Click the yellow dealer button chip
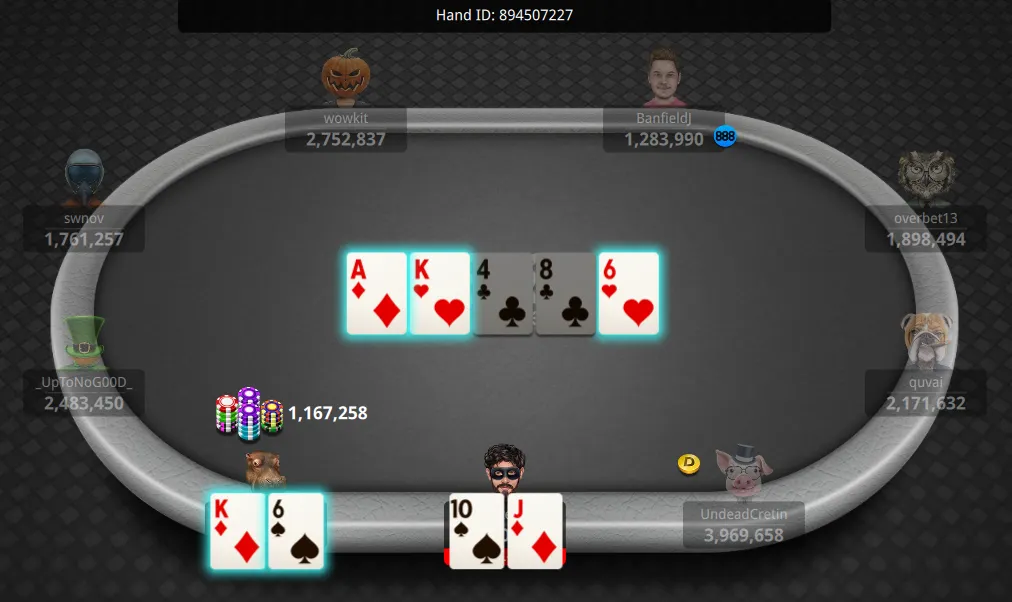The image size is (1012, 602). point(688,464)
